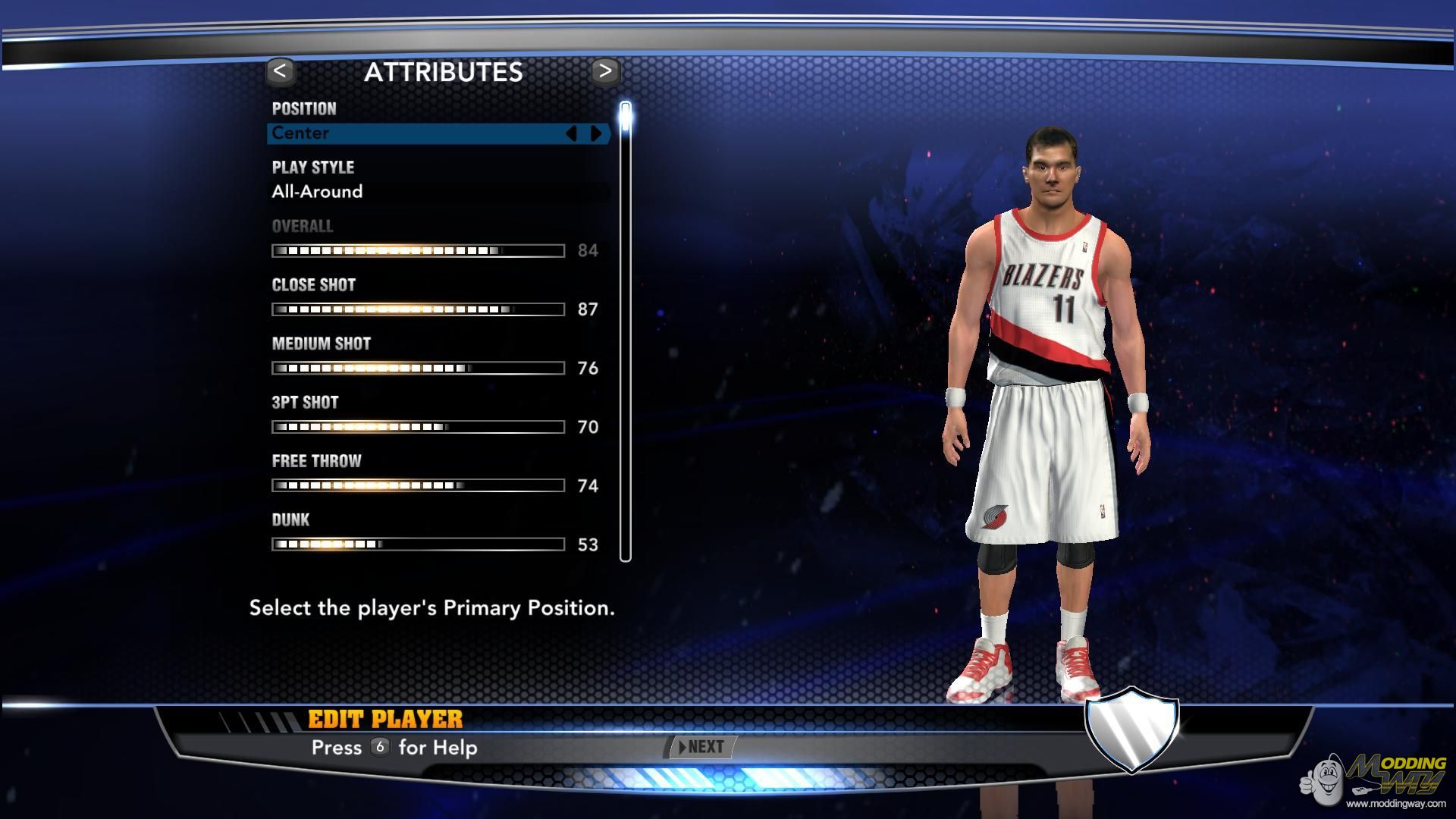
Task: Adjust the Close Shot rating bar
Action: point(418,309)
